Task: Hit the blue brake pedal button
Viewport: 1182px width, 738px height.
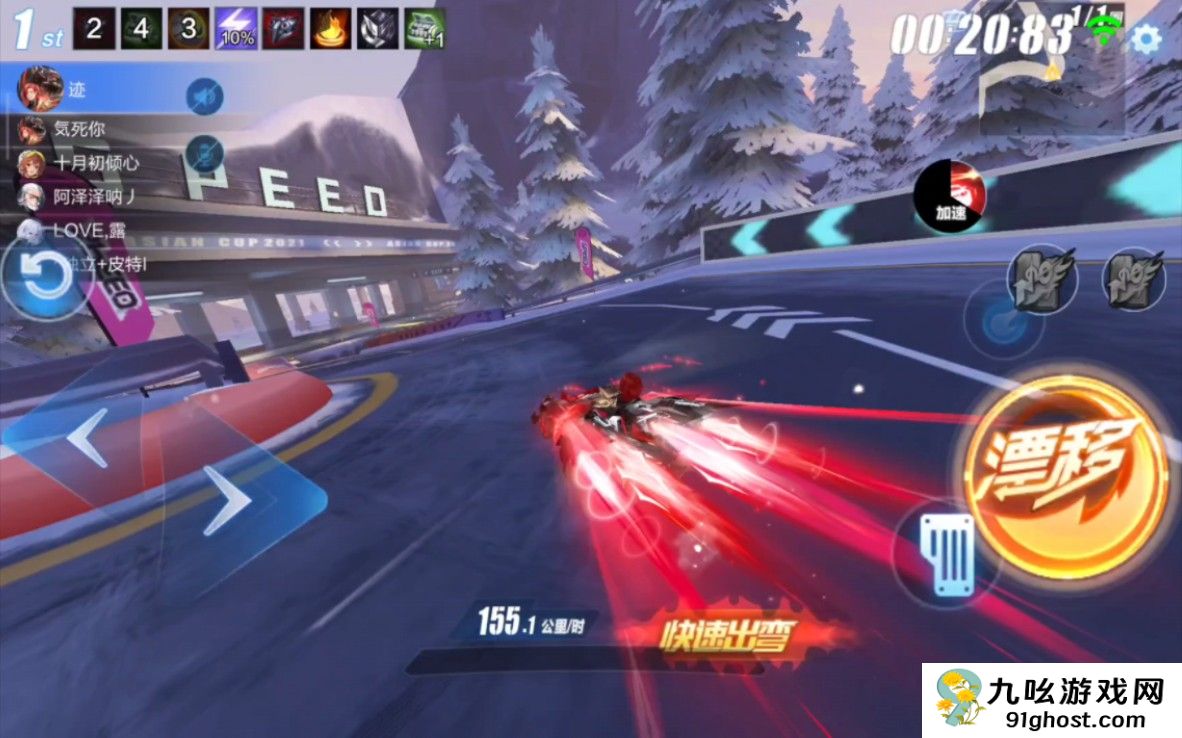Action: coord(946,552)
